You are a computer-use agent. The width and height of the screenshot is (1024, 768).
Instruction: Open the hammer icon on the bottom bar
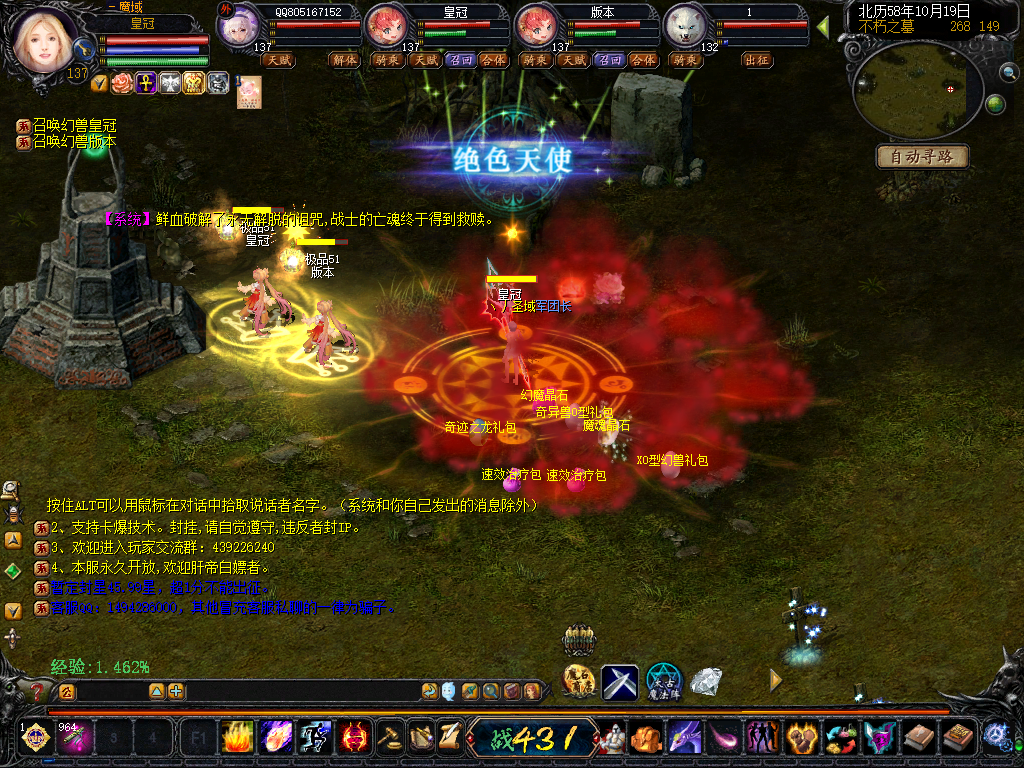(x=390, y=739)
